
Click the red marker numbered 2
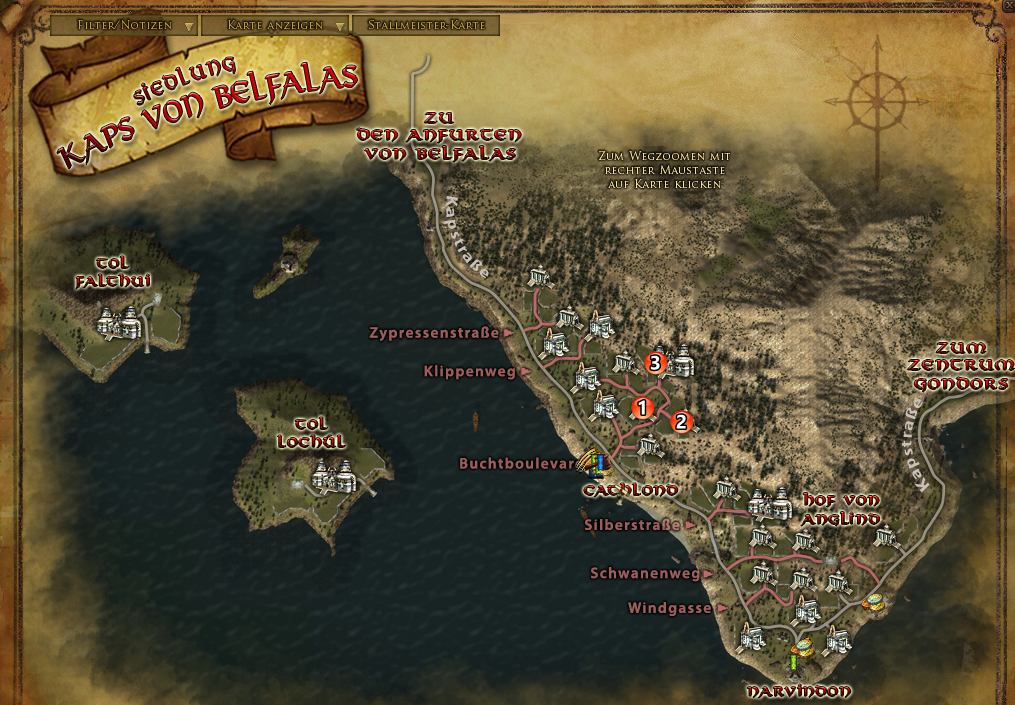point(681,421)
